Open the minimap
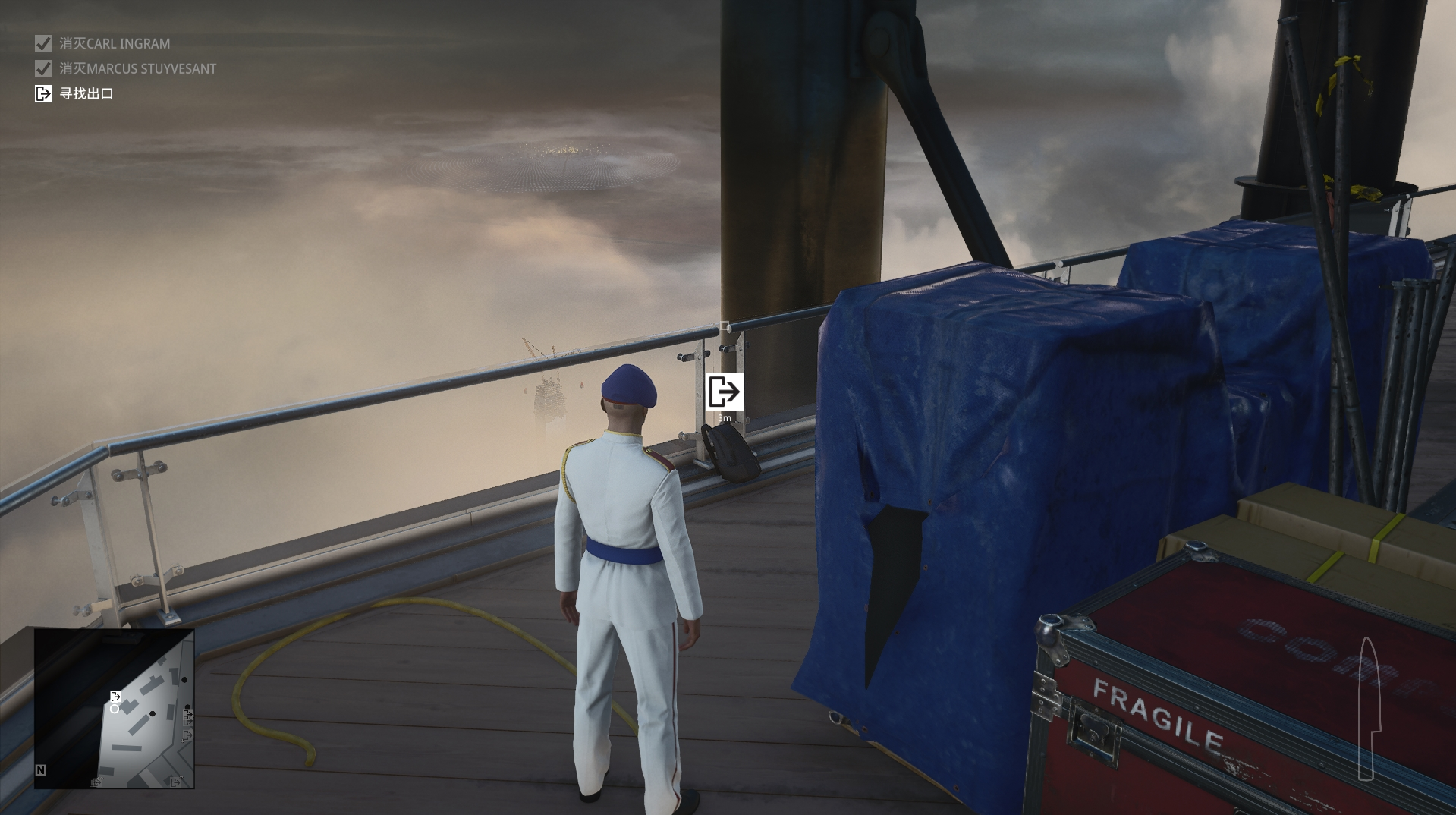The image size is (1456, 815). click(114, 708)
